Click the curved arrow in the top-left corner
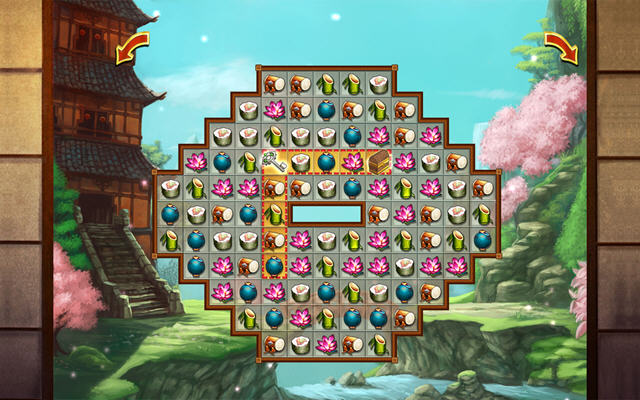 (x=130, y=48)
